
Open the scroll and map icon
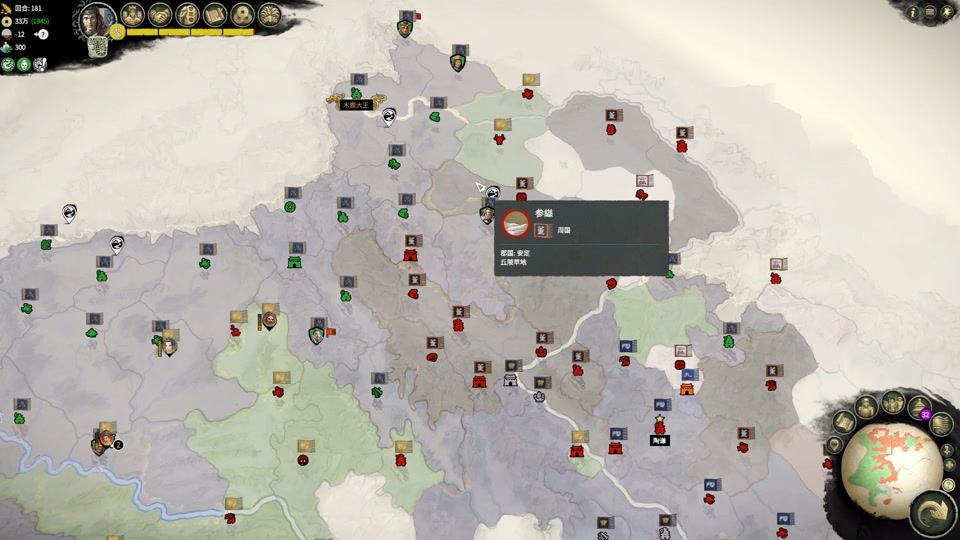[x=215, y=14]
